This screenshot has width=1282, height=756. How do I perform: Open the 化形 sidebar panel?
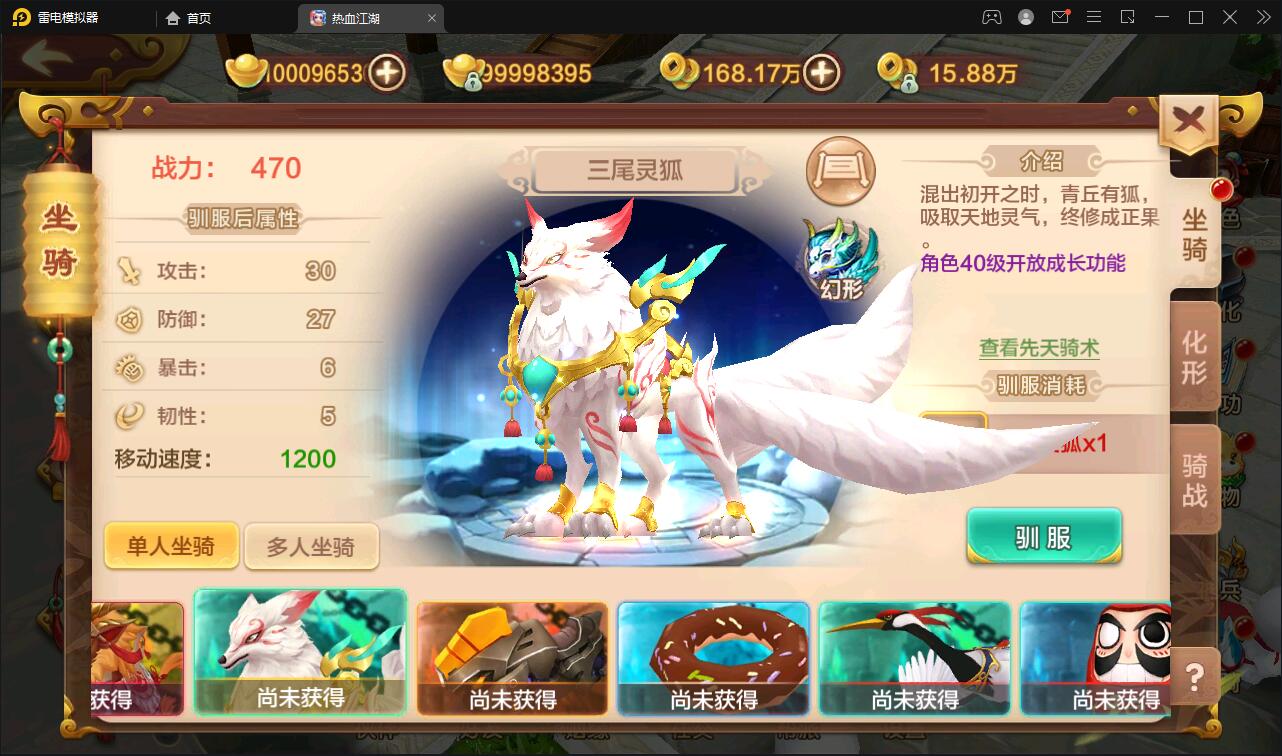pos(1192,357)
